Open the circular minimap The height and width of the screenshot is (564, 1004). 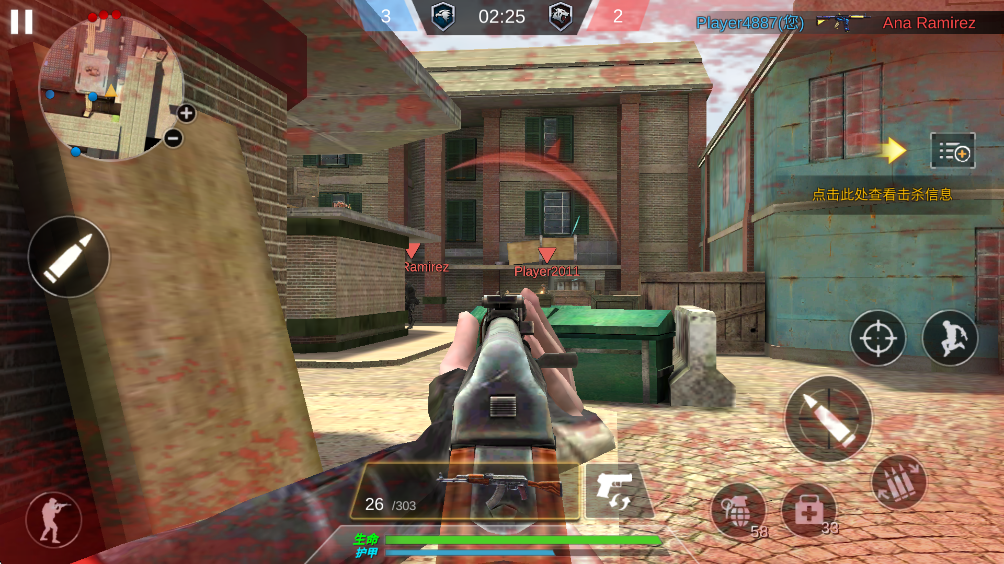(108, 88)
